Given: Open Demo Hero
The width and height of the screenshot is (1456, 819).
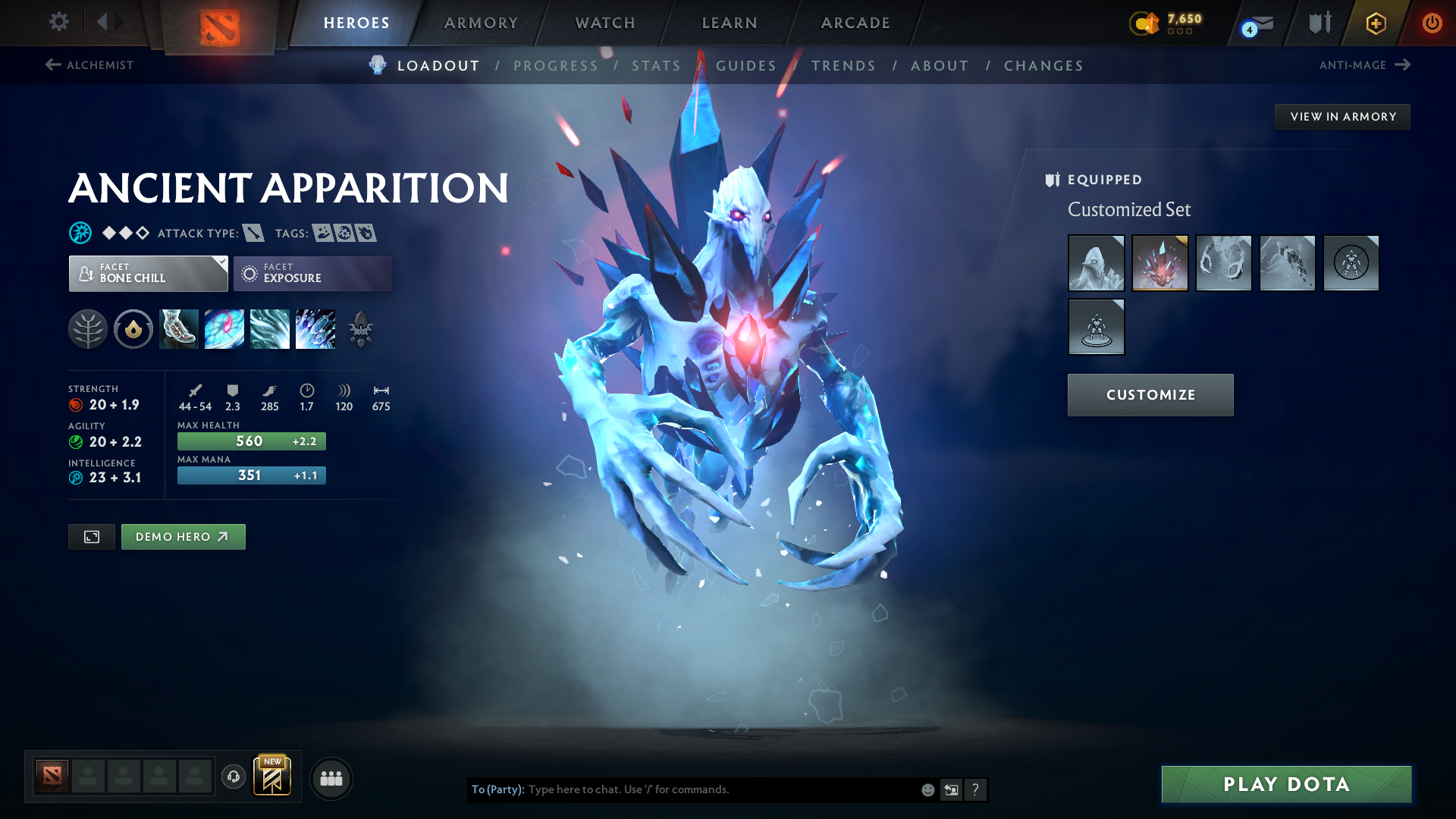Looking at the screenshot, I should tap(183, 536).
